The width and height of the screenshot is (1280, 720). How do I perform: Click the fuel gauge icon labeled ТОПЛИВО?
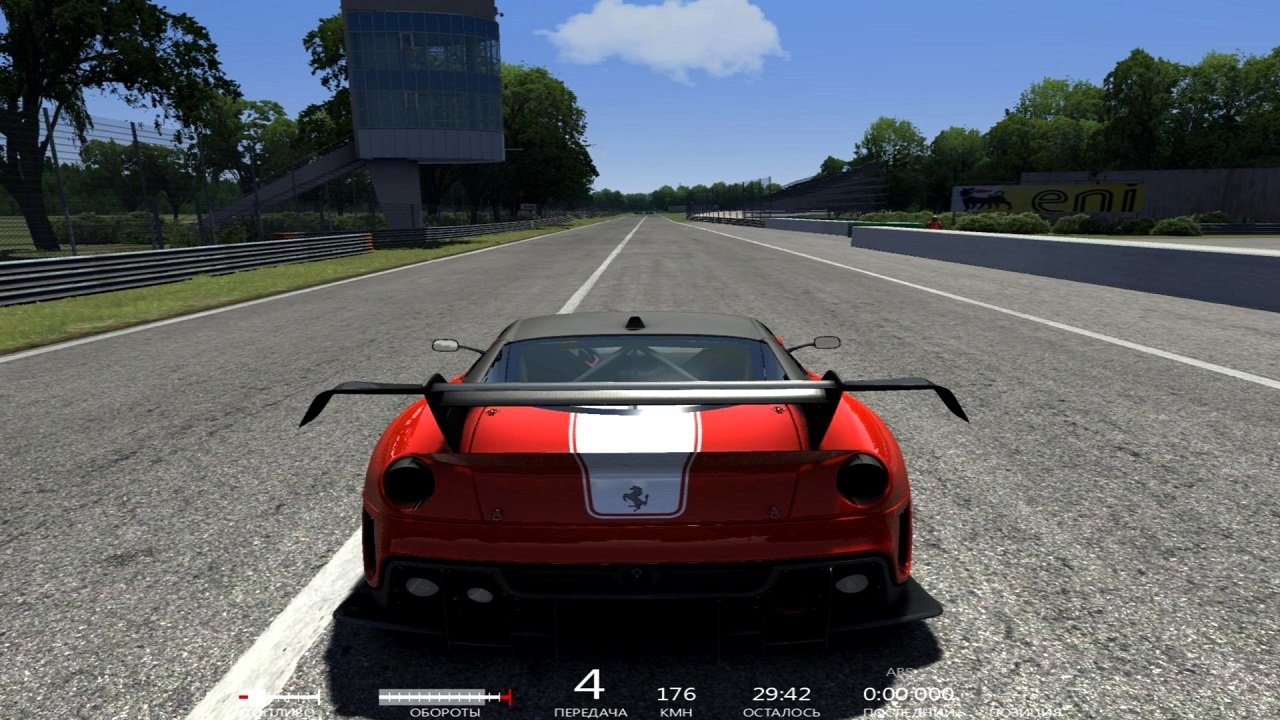point(278,695)
